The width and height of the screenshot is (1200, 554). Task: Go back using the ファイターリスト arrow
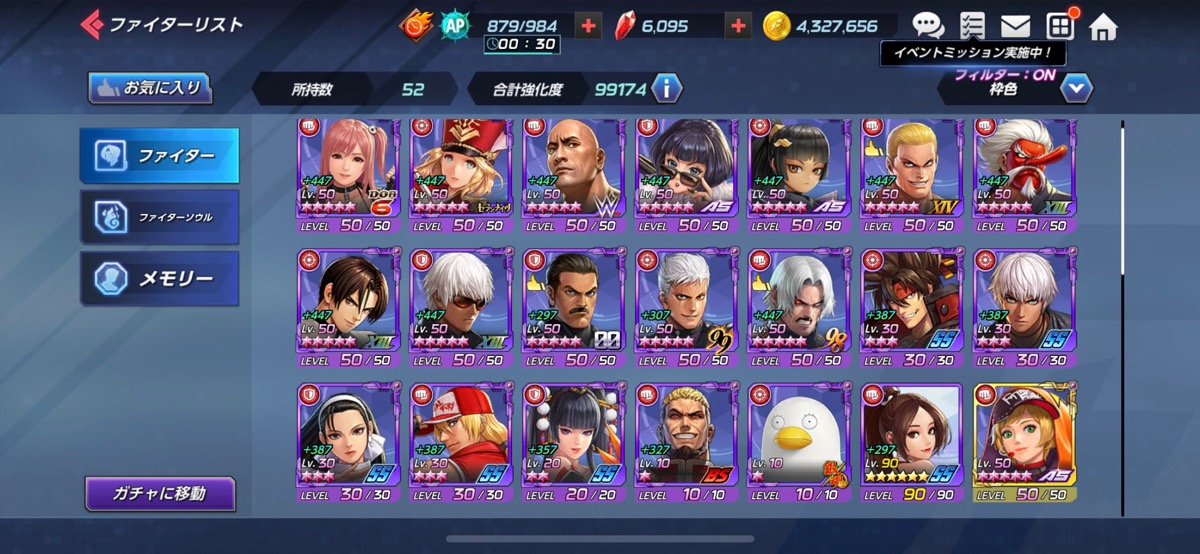[93, 24]
